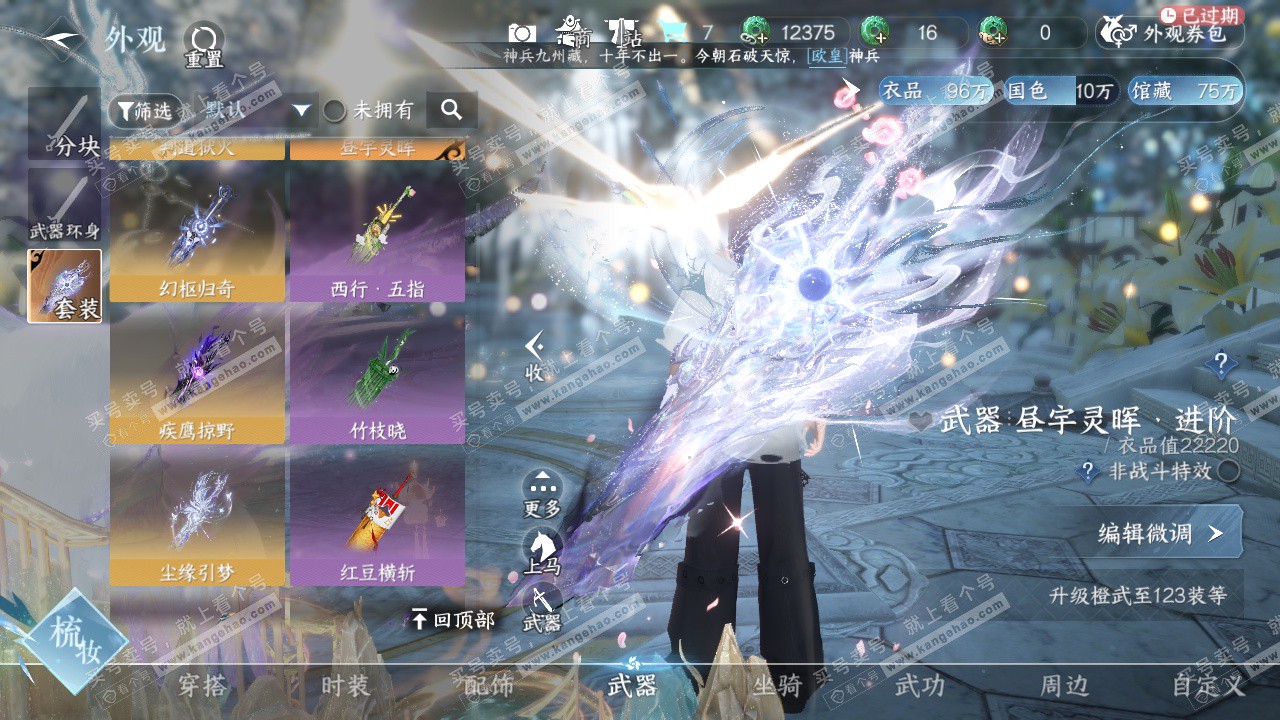Choose the 尘缘引梦 weapon skin

point(197,516)
